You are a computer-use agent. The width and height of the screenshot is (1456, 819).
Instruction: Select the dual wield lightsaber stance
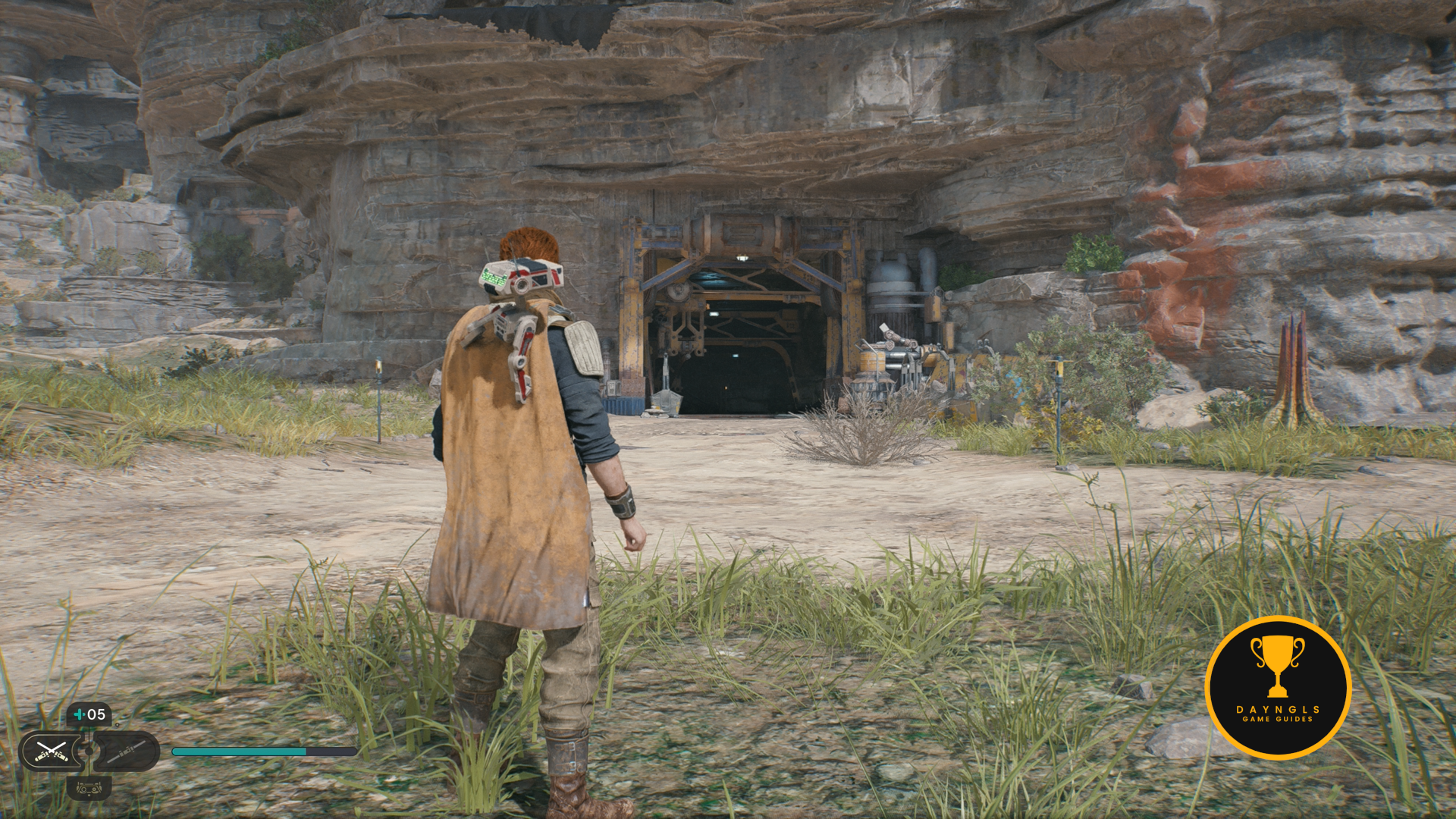point(51,751)
